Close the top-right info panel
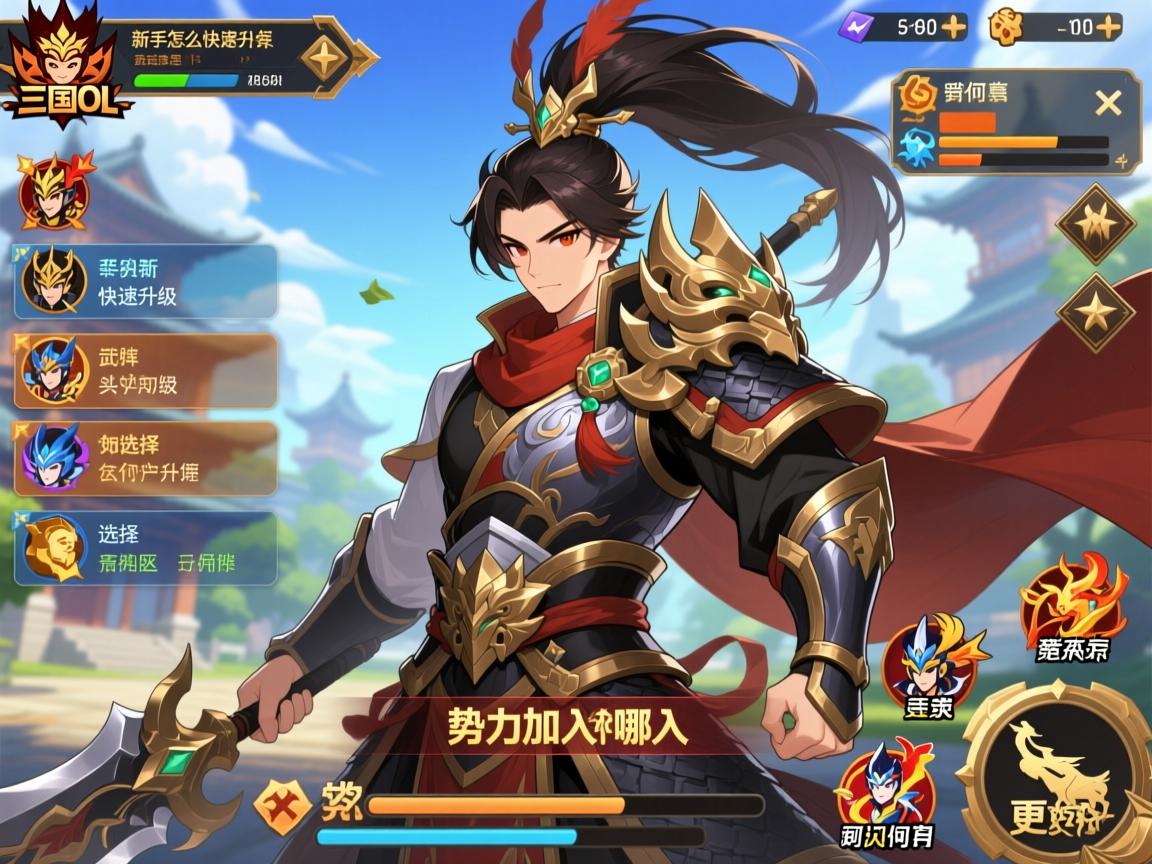 click(1107, 102)
